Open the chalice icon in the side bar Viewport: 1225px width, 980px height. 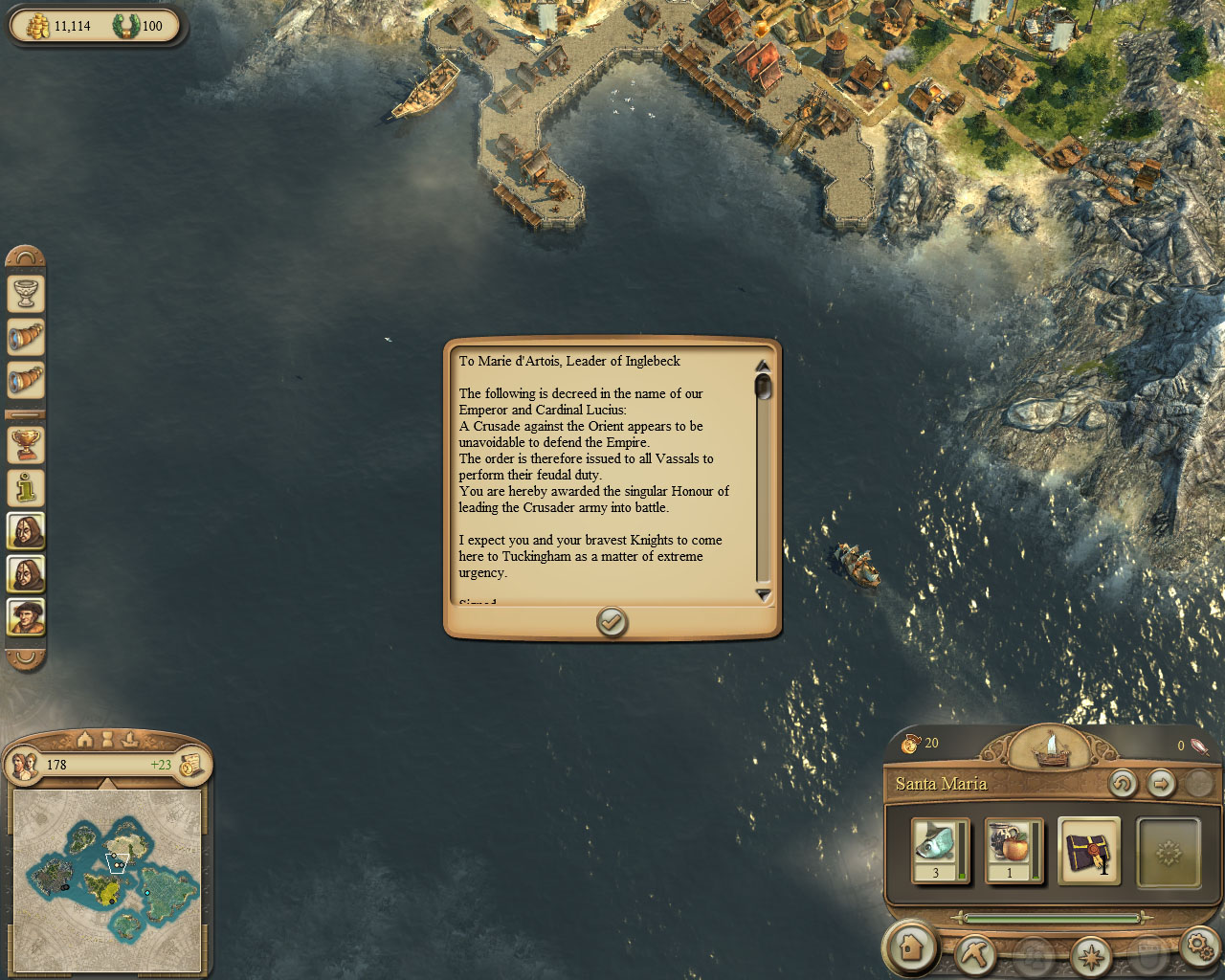[26, 294]
